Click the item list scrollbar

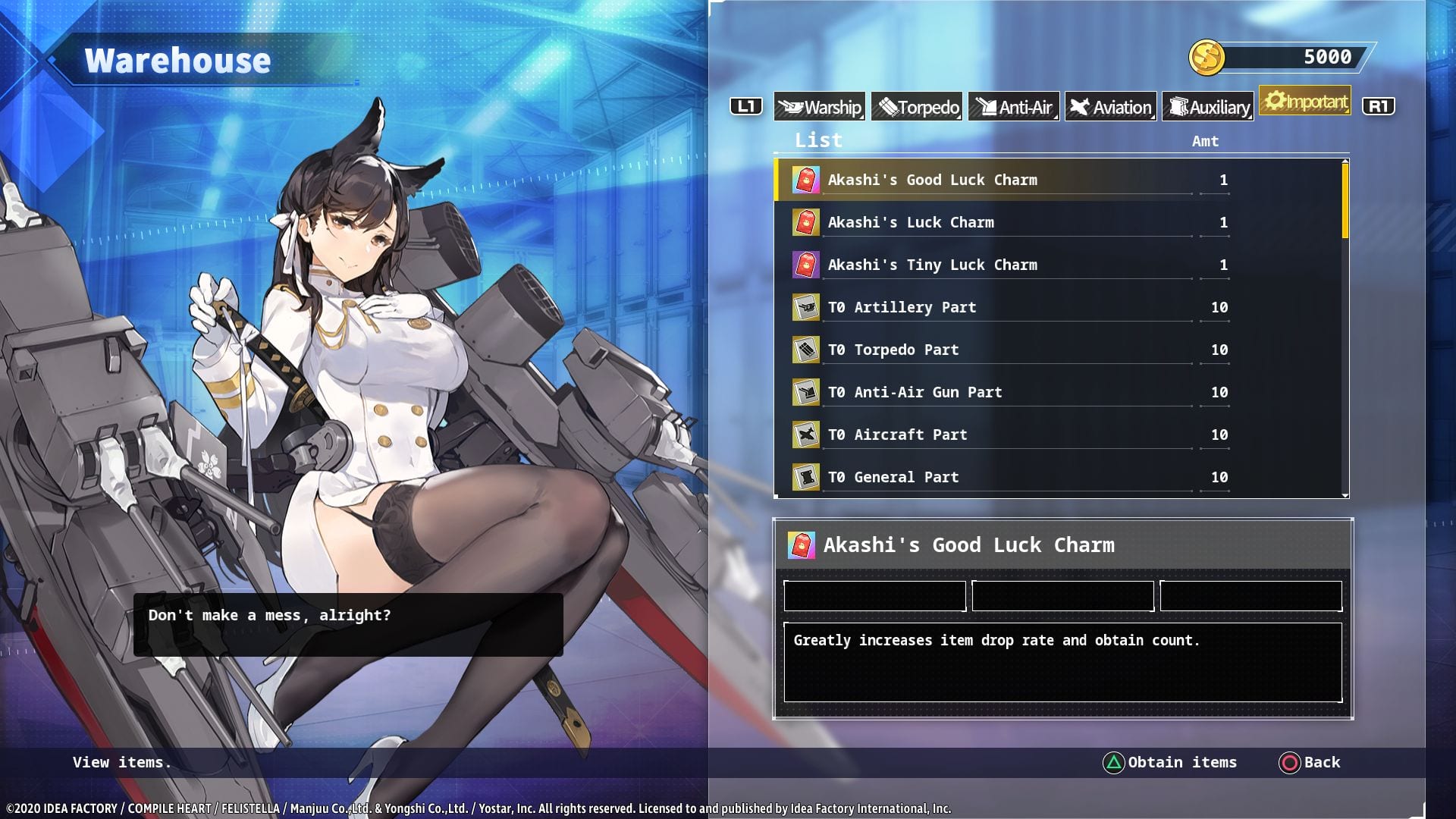tap(1345, 201)
